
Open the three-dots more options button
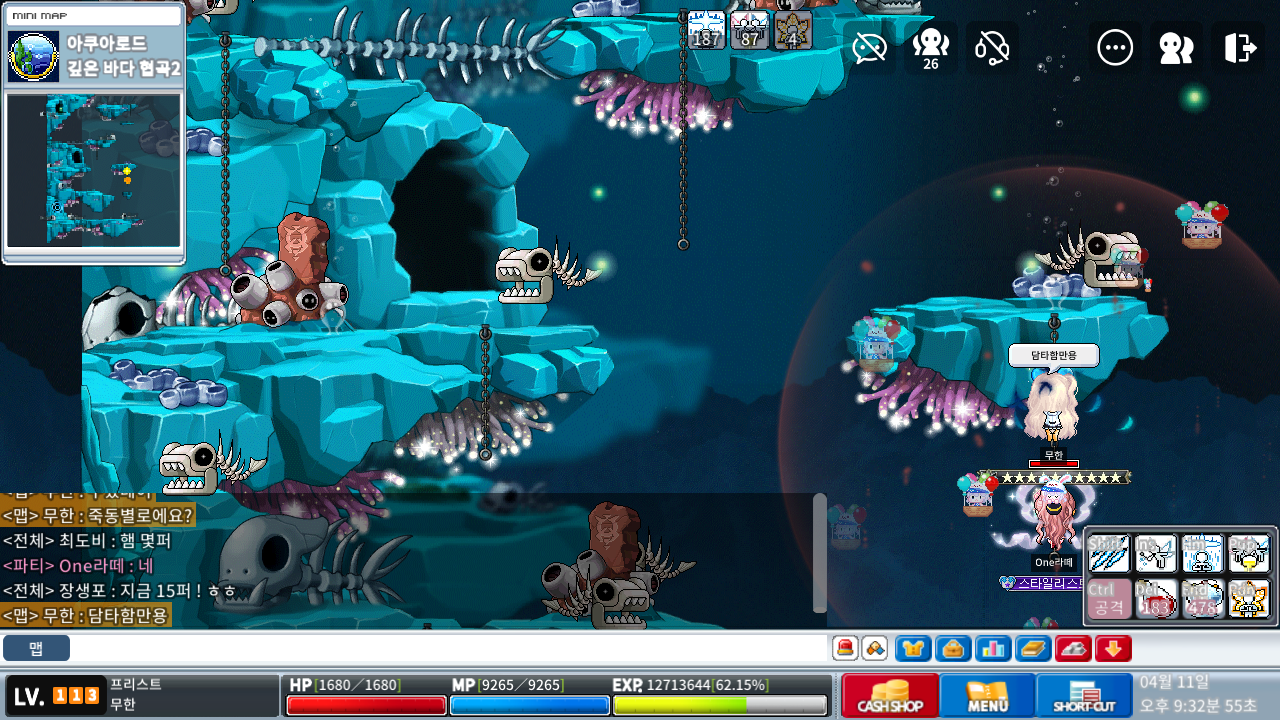[x=1115, y=47]
